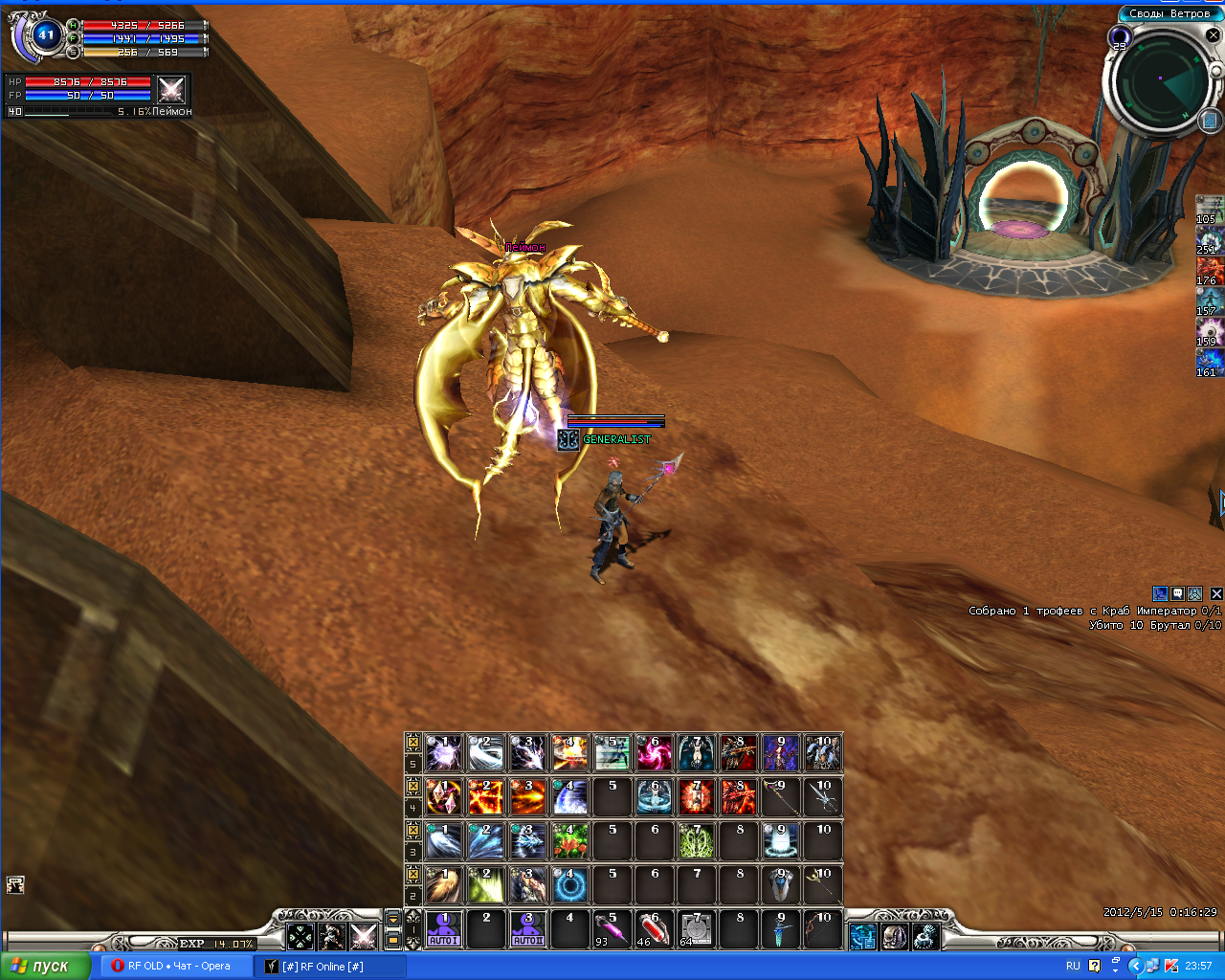Use the red potion with 46 left

[x=654, y=928]
